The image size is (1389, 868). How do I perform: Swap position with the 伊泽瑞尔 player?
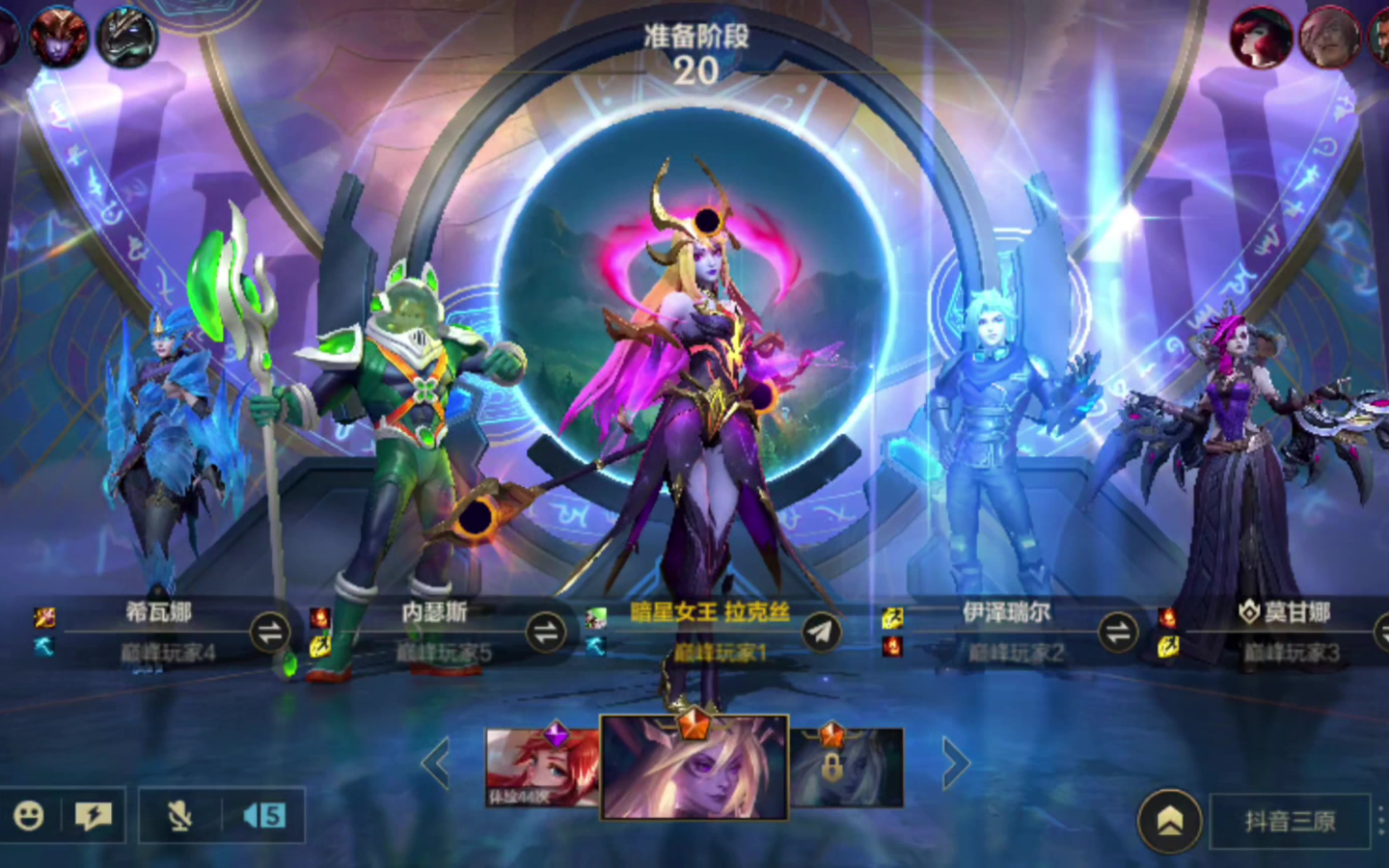click(x=1118, y=633)
